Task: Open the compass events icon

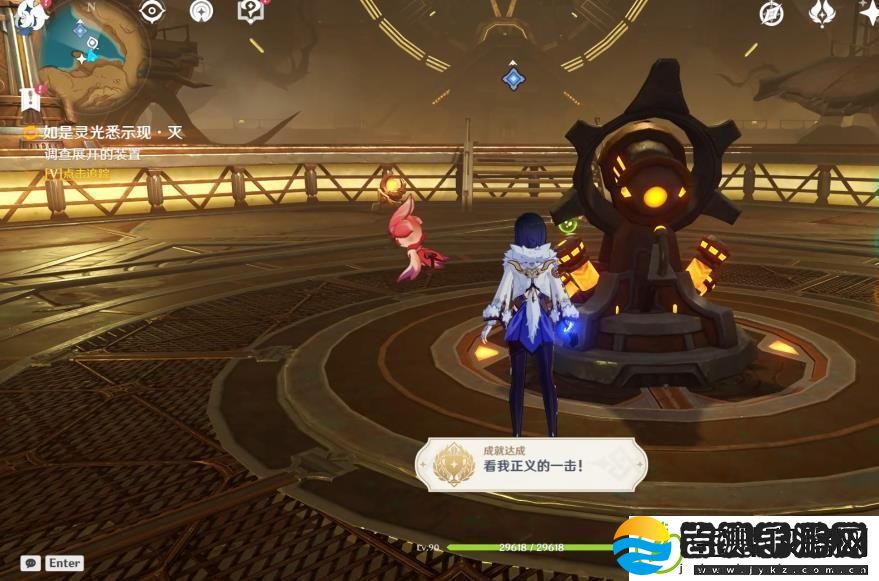Action: 771,12
